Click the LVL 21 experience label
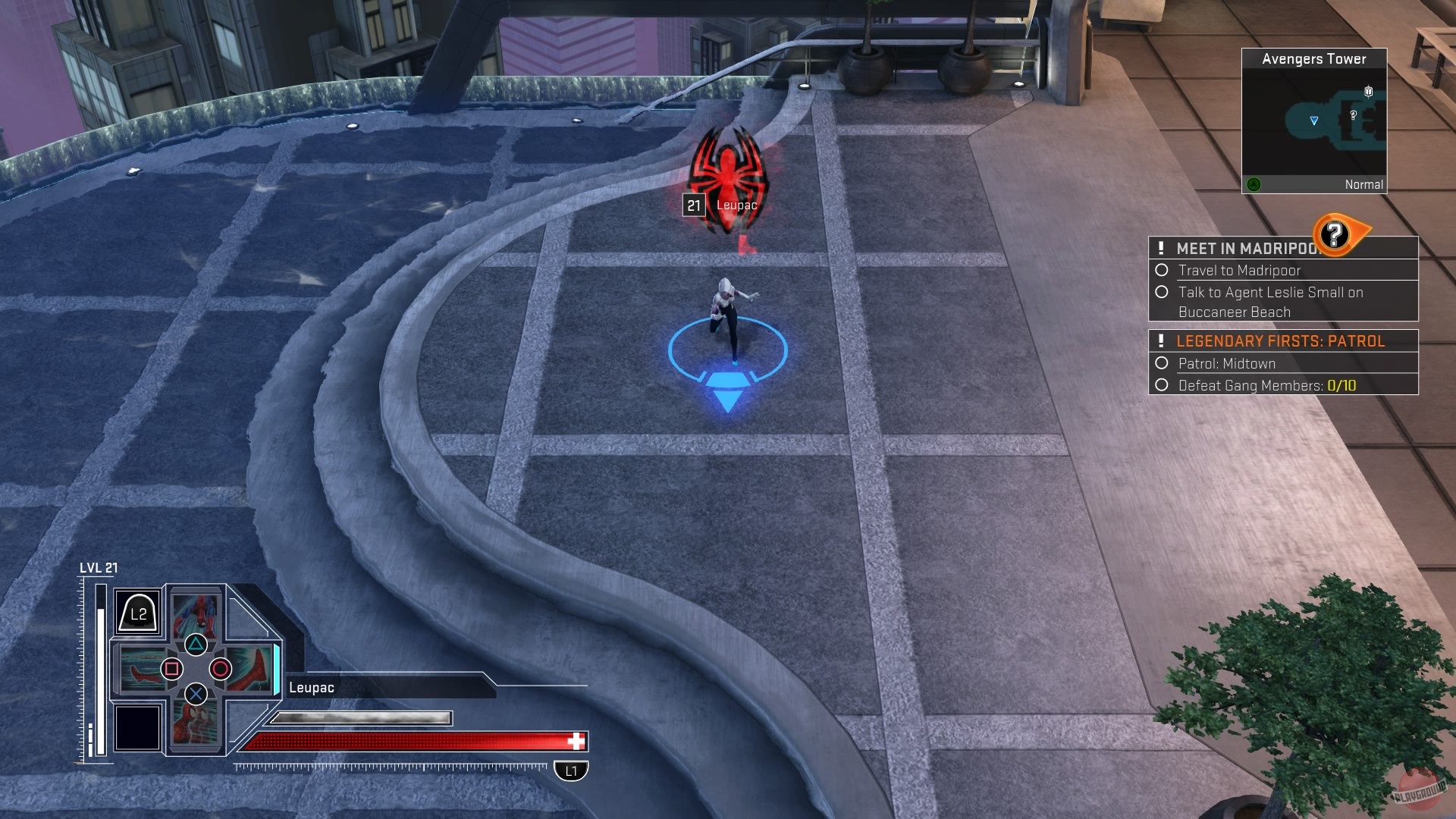 (x=99, y=566)
